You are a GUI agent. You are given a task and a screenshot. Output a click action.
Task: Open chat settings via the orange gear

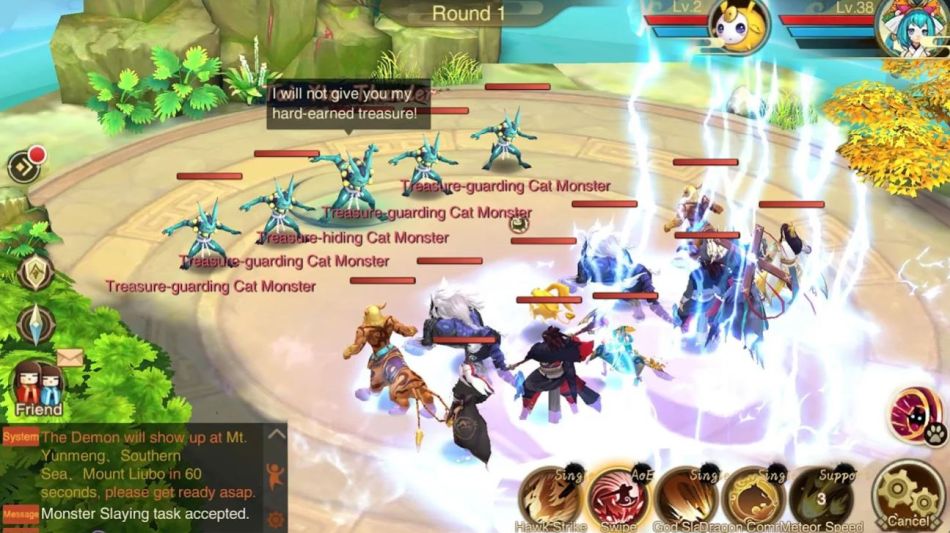276,519
